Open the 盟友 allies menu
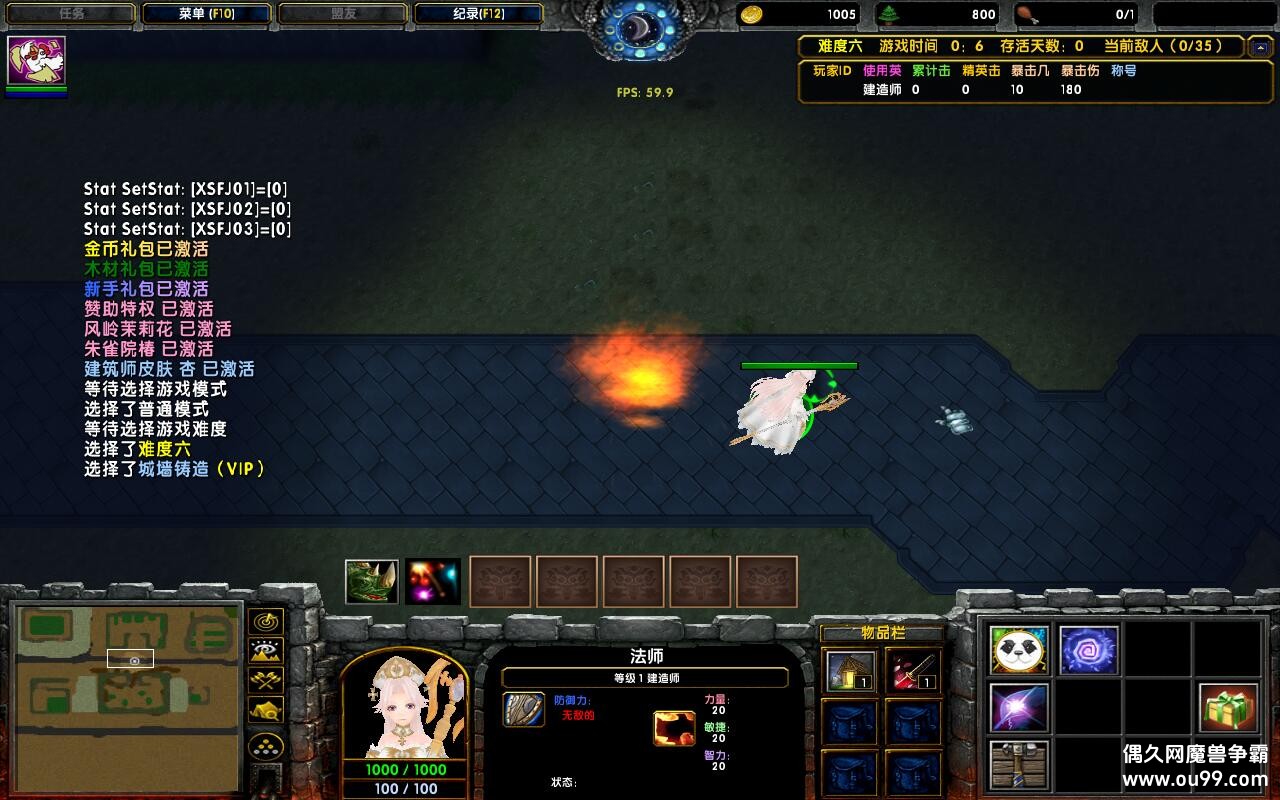Screen dimensions: 1280x800 (x=342, y=14)
